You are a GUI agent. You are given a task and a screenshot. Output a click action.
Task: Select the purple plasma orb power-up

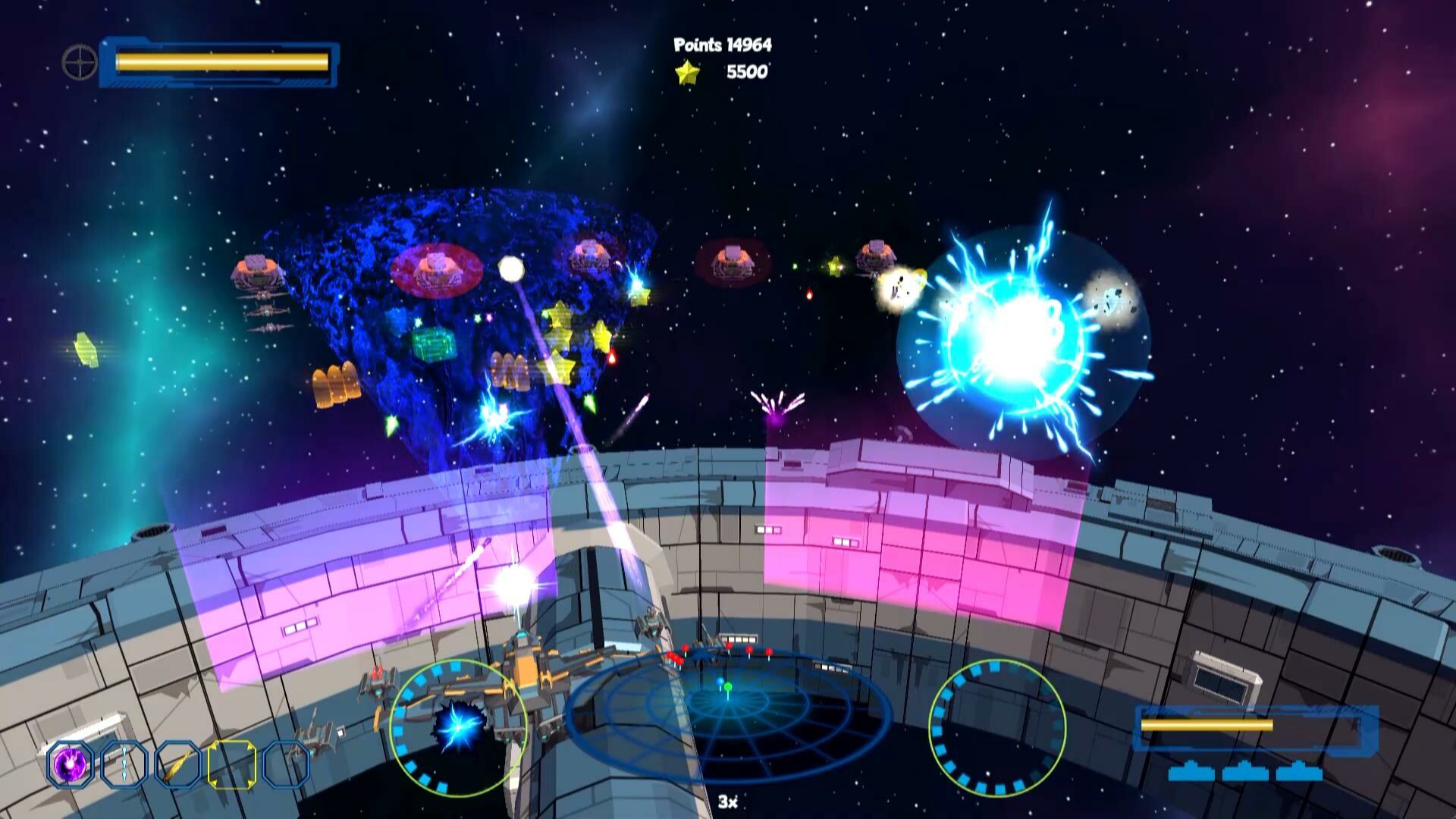[68, 762]
